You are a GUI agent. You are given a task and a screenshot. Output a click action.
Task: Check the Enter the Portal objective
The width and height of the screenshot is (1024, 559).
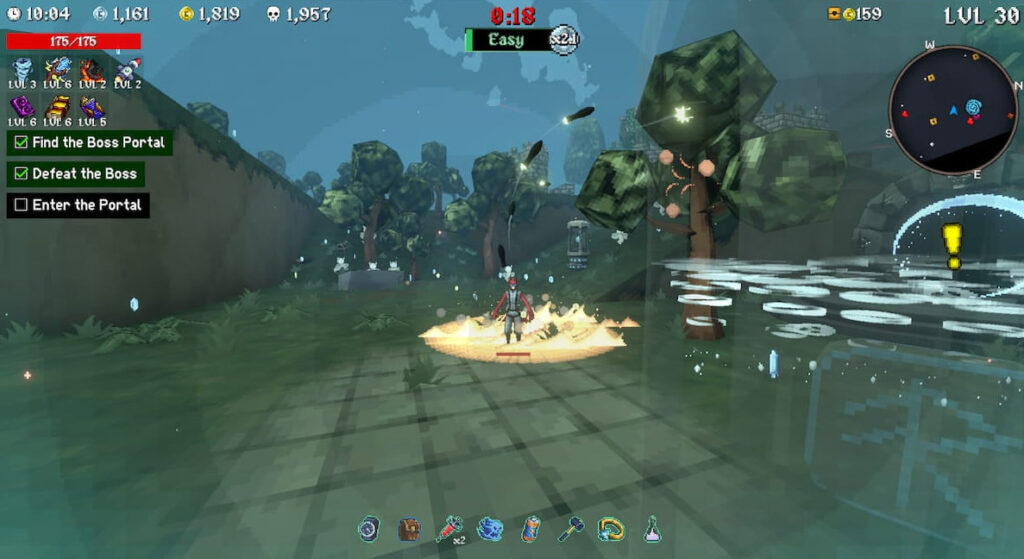tap(21, 205)
